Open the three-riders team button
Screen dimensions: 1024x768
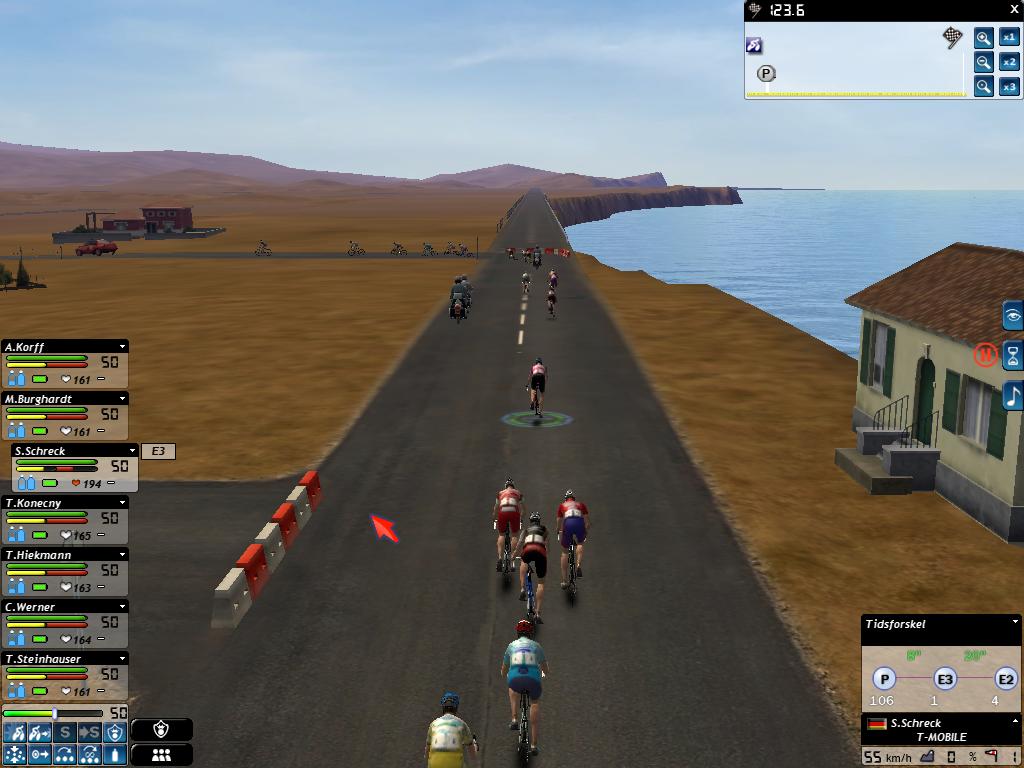point(161,755)
